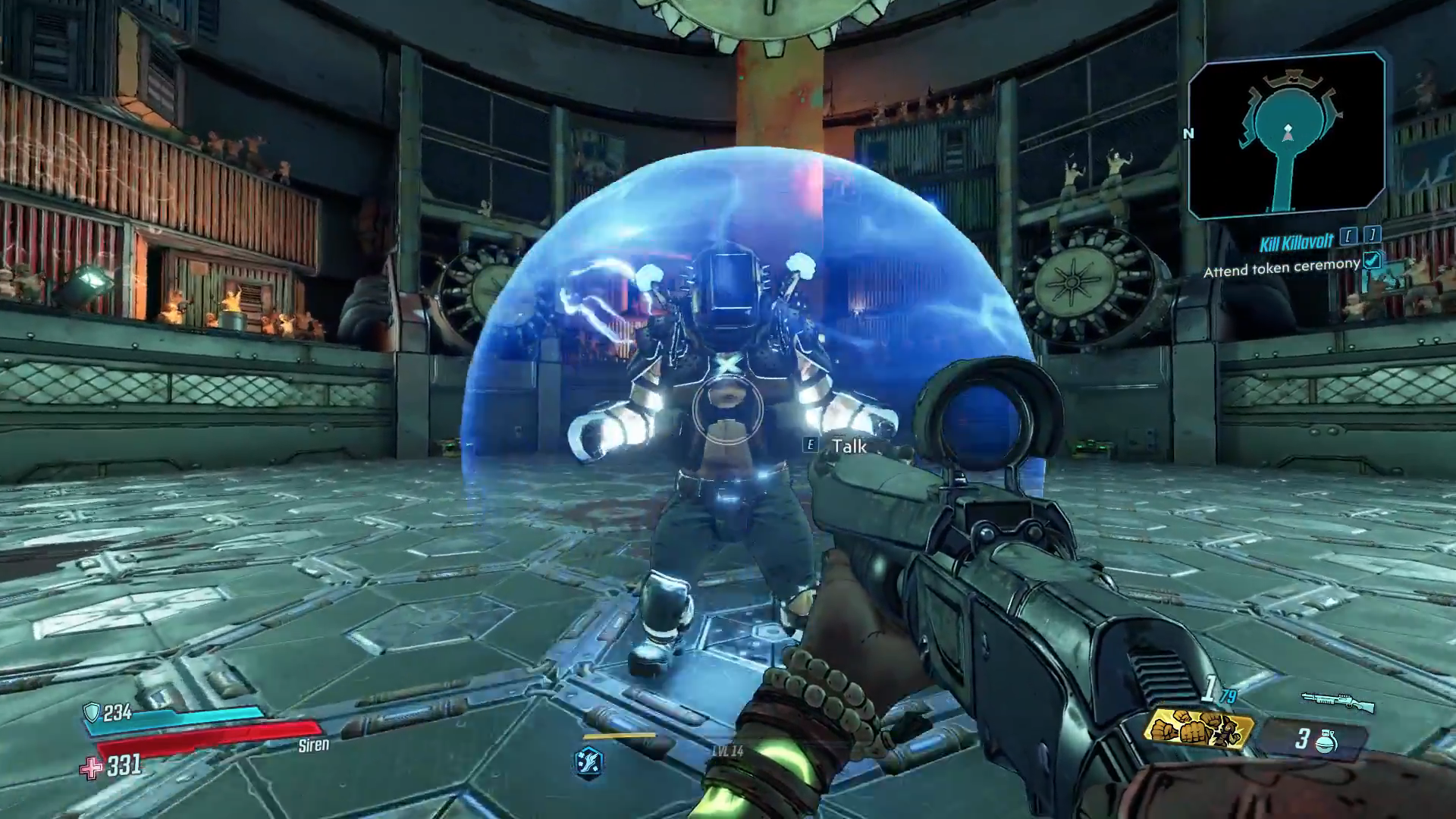Click the grenade icon showing 3 remaining
The width and height of the screenshot is (1456, 819).
click(x=1326, y=742)
